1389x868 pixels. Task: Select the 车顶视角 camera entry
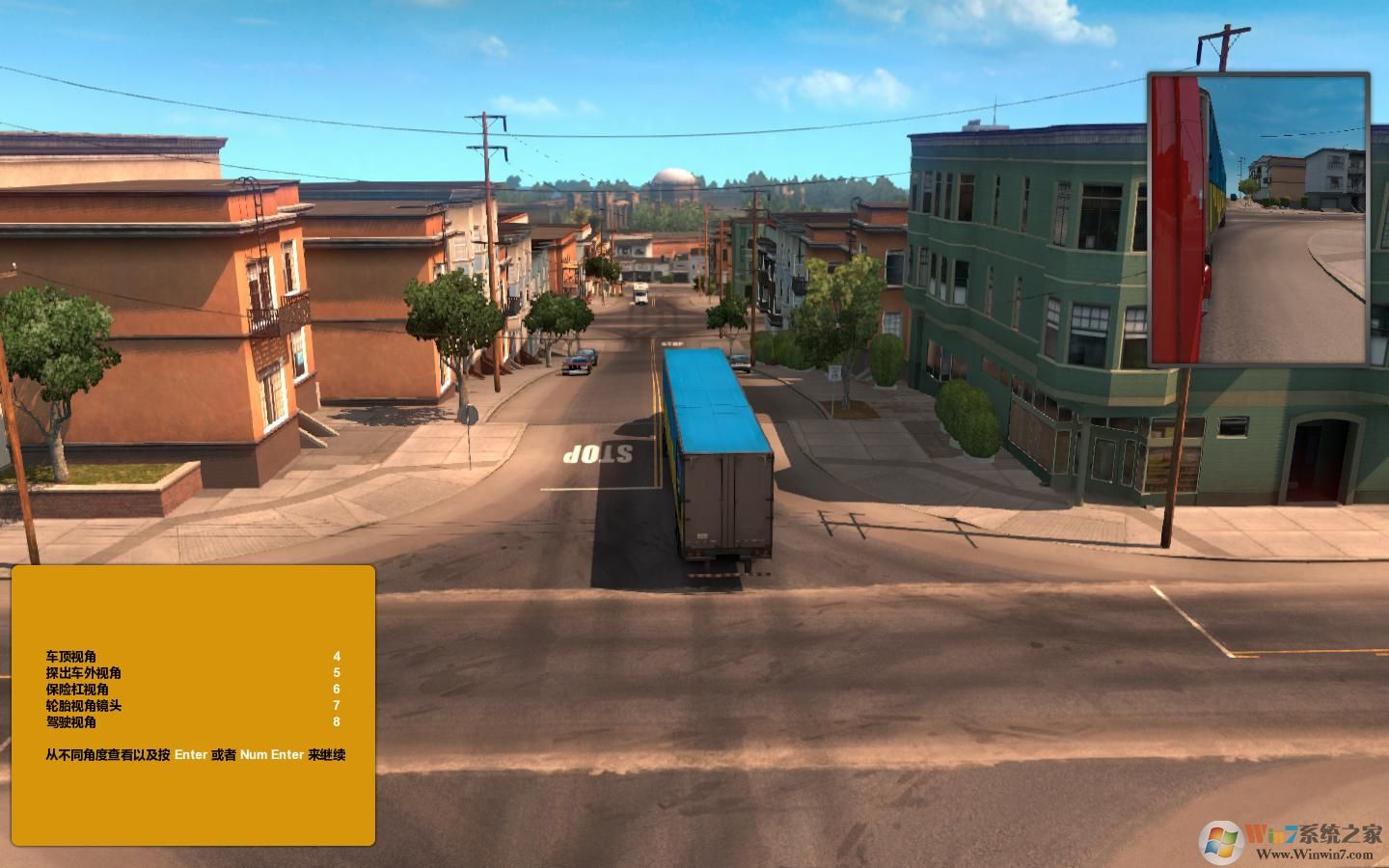71,657
